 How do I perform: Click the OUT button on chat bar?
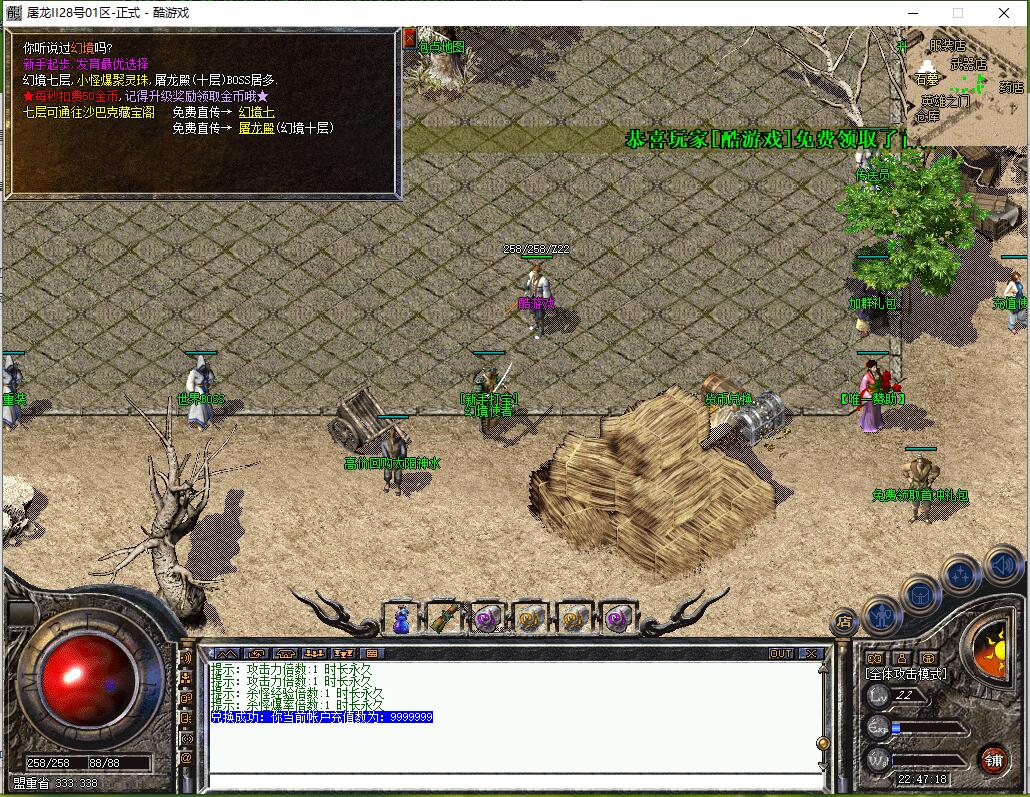point(781,653)
